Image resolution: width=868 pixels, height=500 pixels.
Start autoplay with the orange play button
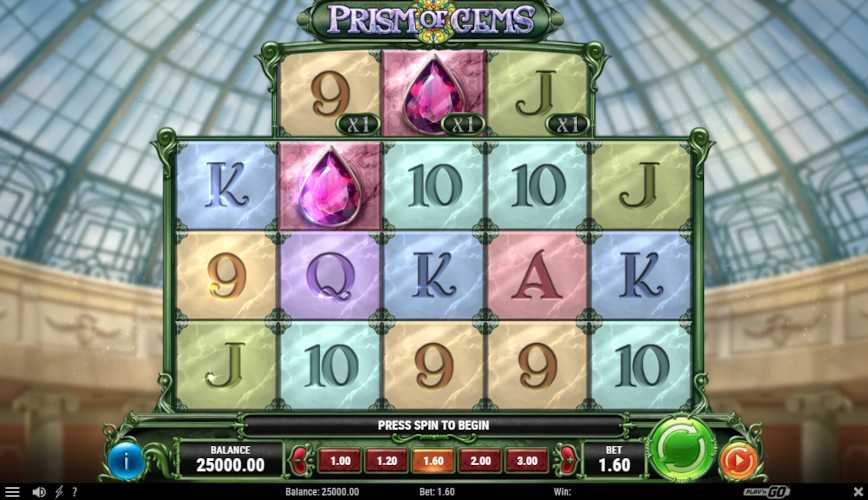tap(737, 460)
